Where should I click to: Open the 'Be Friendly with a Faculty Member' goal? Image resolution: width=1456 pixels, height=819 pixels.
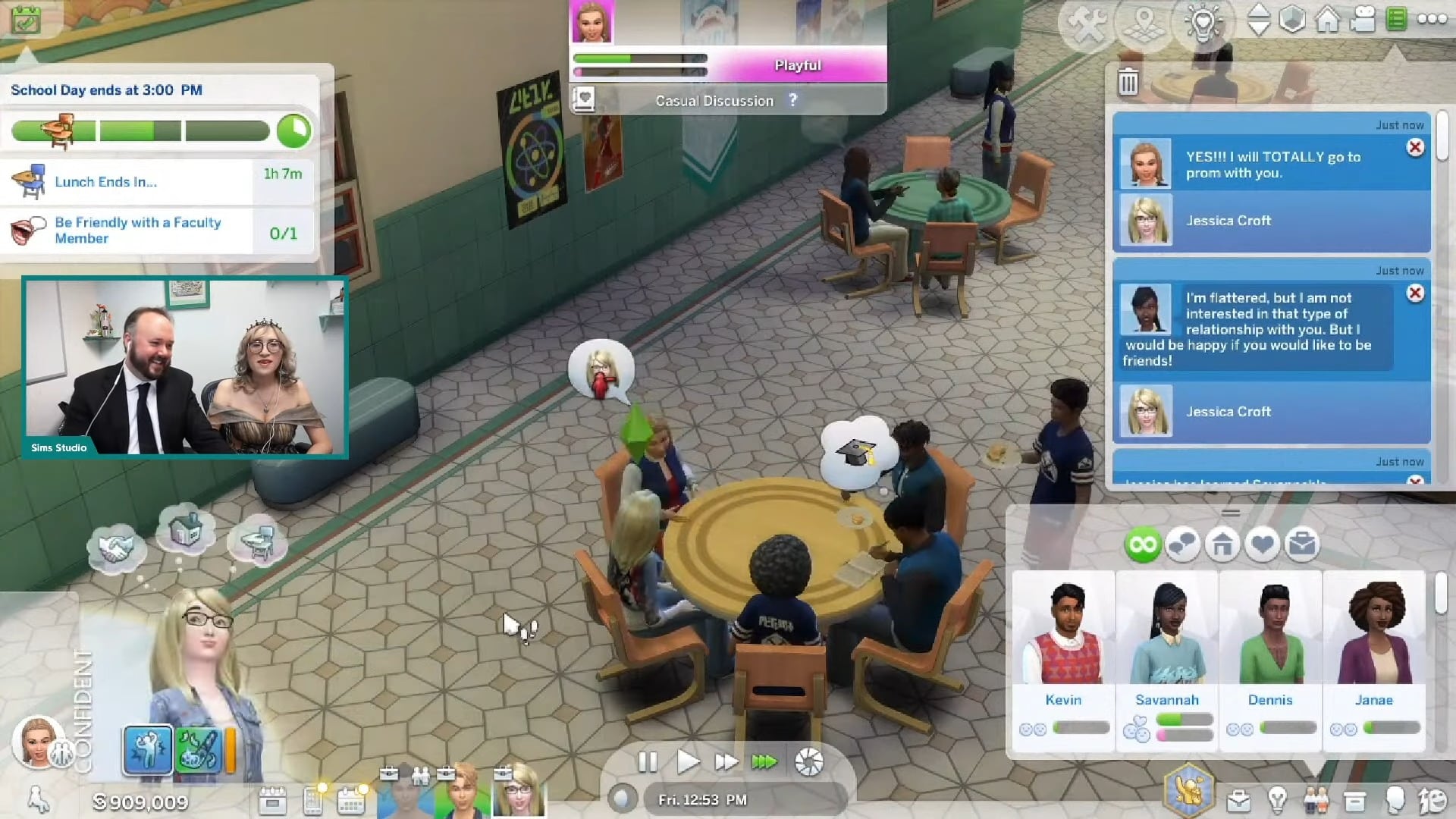pyautogui.click(x=138, y=231)
